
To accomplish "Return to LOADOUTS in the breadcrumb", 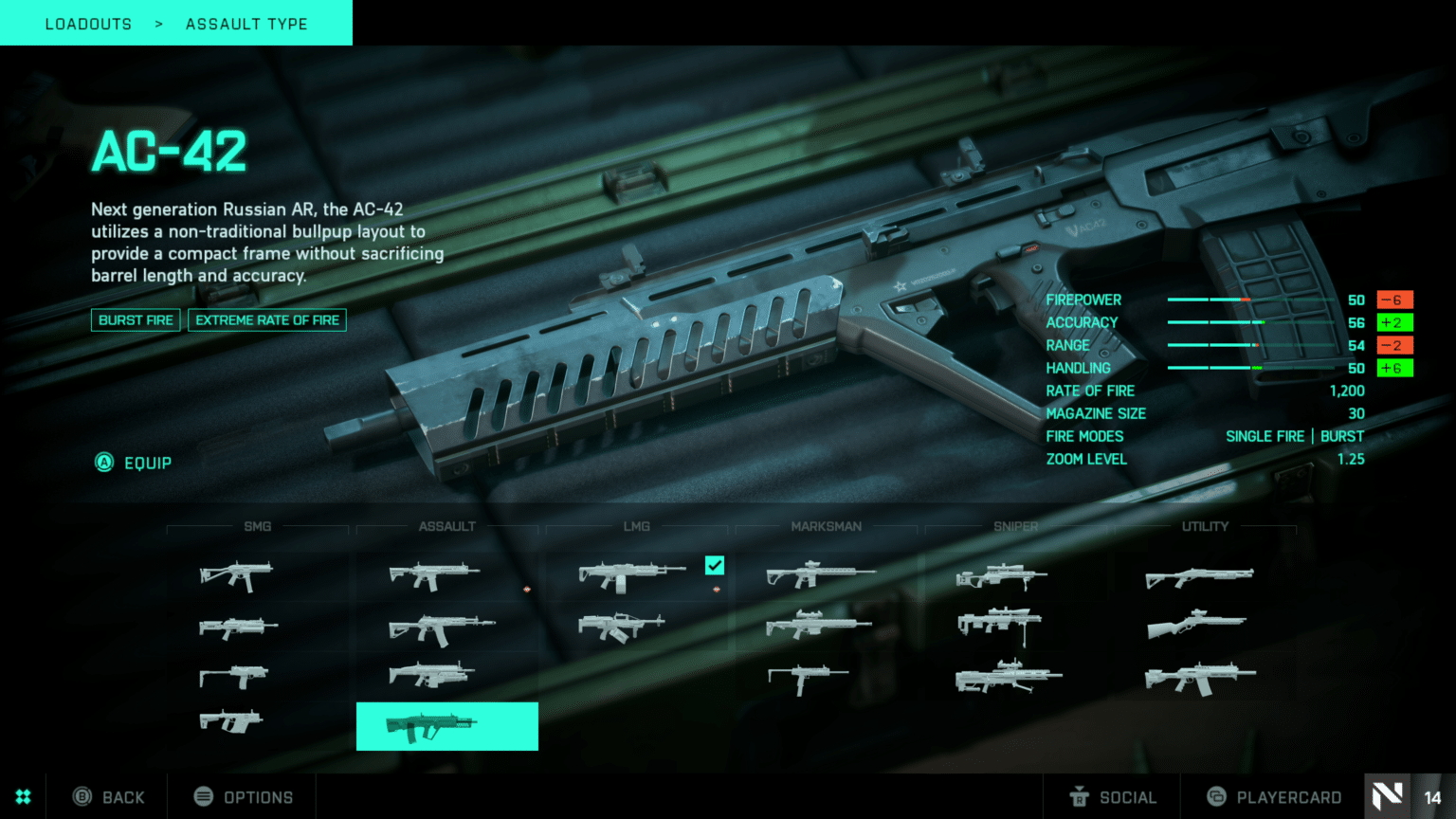I will pos(88,24).
